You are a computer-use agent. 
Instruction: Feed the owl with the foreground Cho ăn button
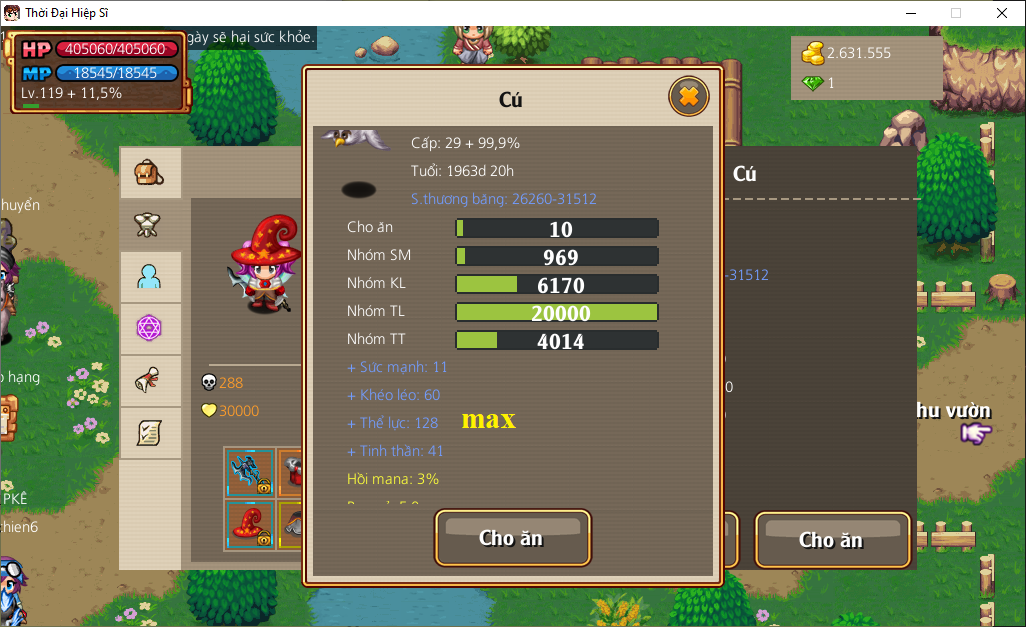coord(512,538)
